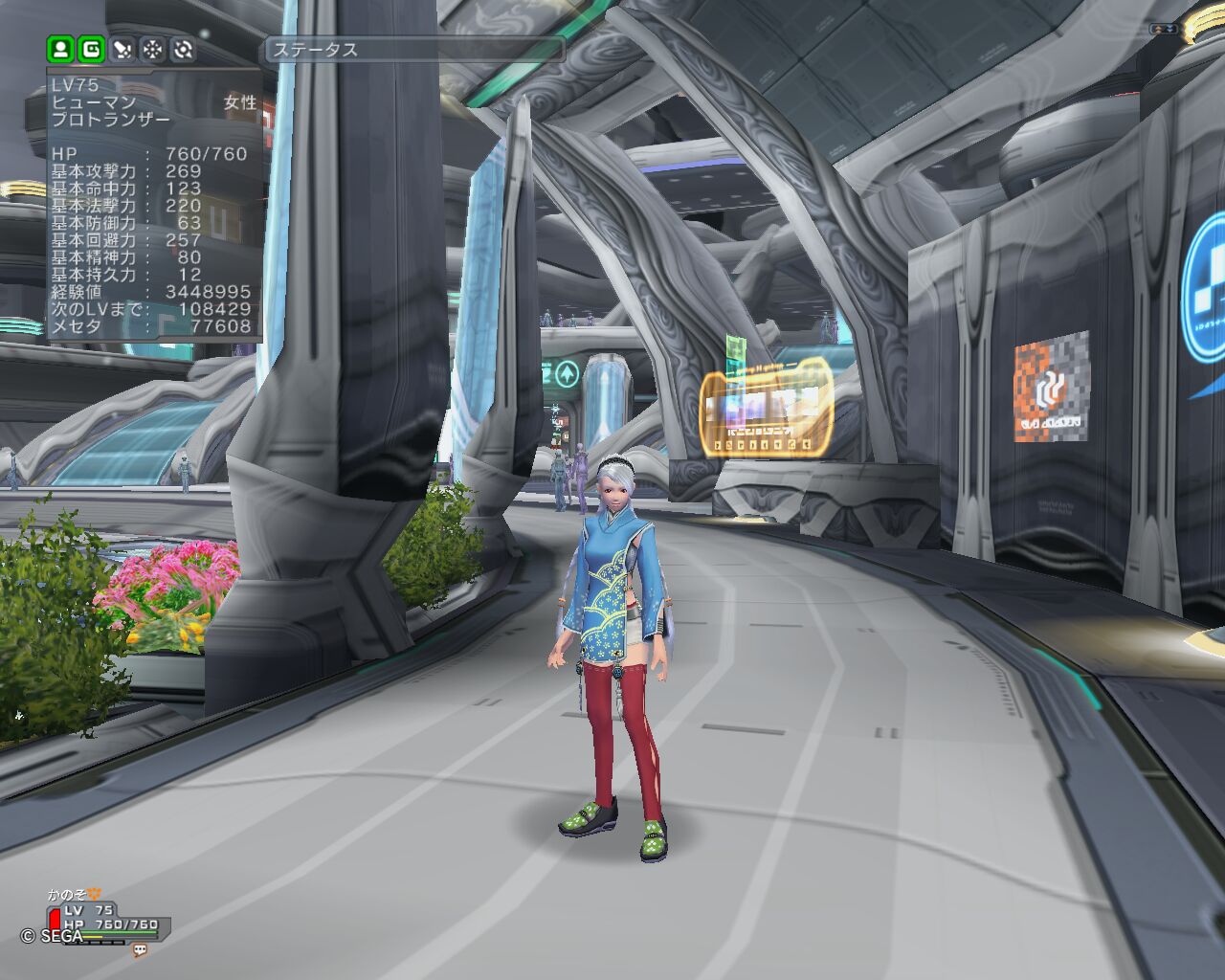Select the green character profile status tab
Image resolution: width=1225 pixels, height=980 pixels.
(61, 49)
